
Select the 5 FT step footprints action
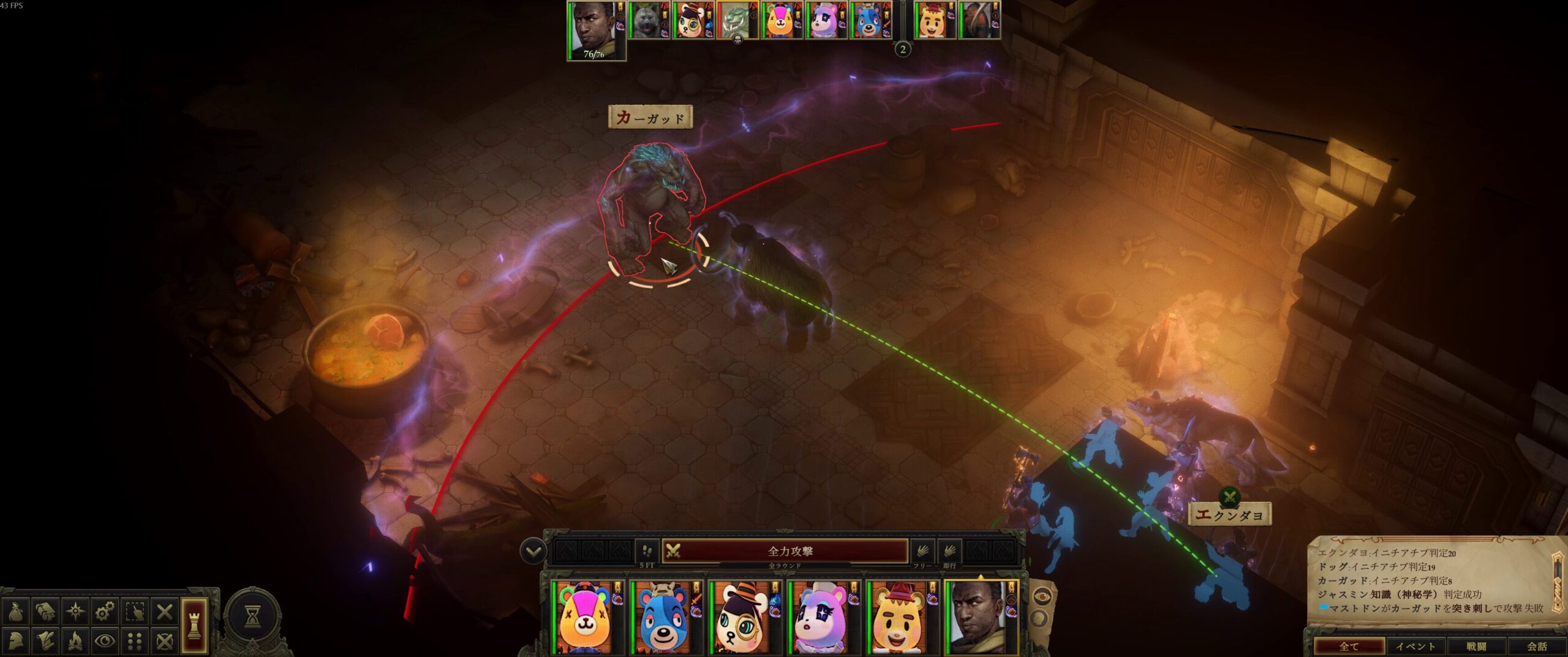pyautogui.click(x=647, y=551)
